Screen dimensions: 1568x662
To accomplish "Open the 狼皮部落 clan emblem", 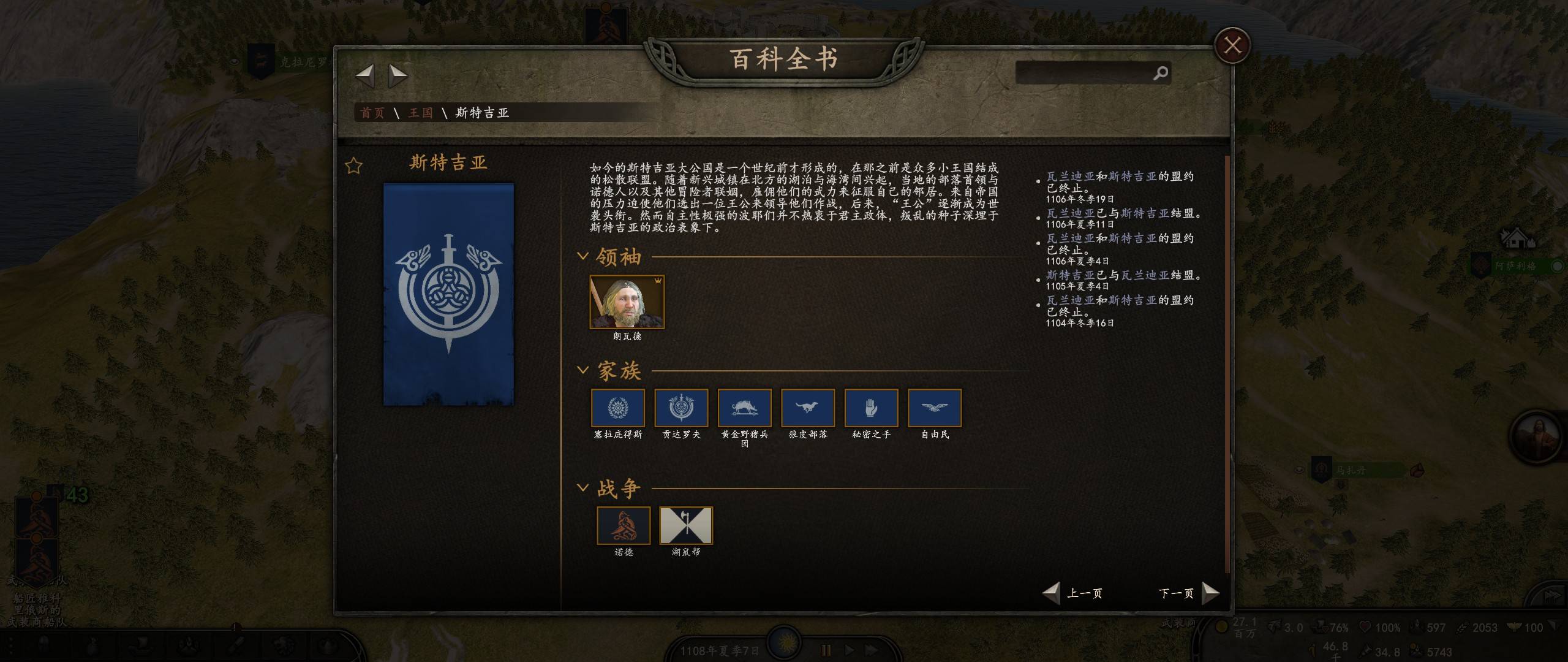I will click(x=808, y=408).
